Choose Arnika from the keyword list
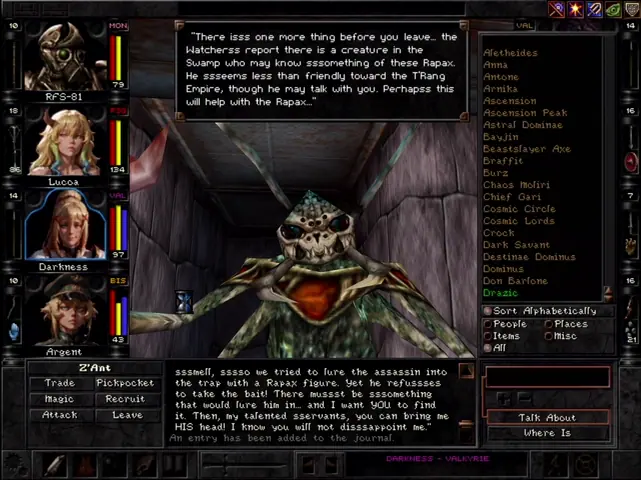The image size is (641, 480). tap(501, 89)
